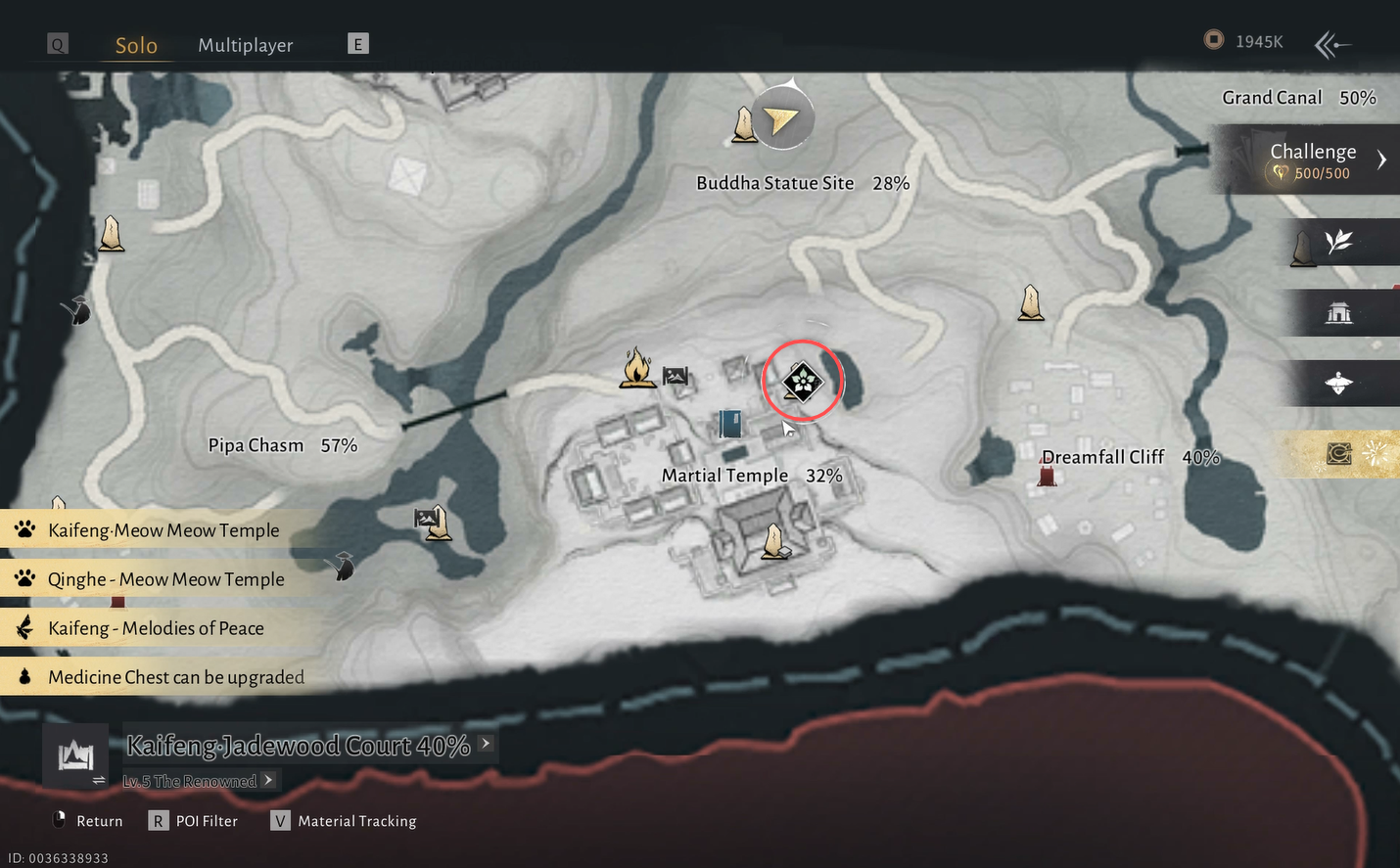Viewport: 1400px width, 868px height.
Task: Click the region switch castle icon
Action: (x=75, y=755)
